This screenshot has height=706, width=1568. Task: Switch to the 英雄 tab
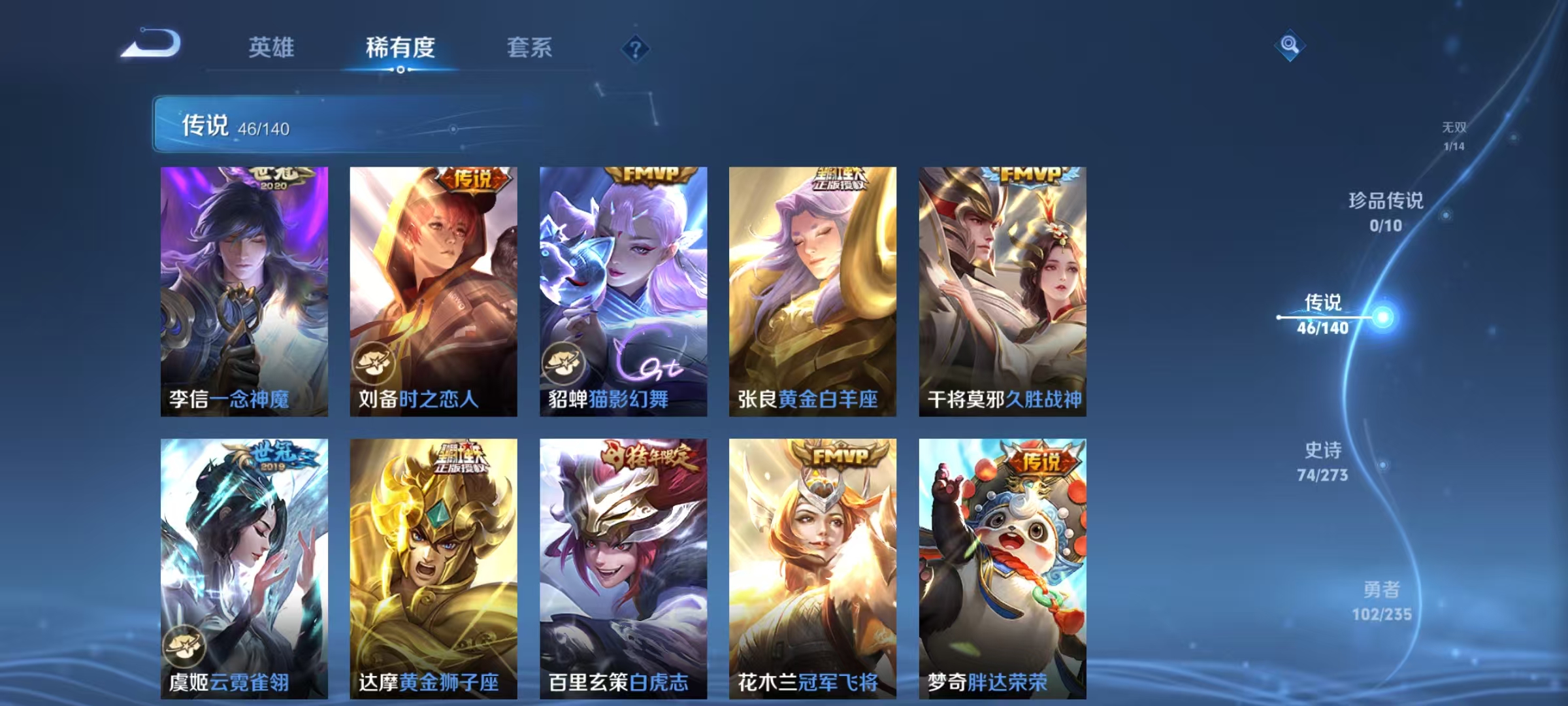pyautogui.click(x=272, y=48)
